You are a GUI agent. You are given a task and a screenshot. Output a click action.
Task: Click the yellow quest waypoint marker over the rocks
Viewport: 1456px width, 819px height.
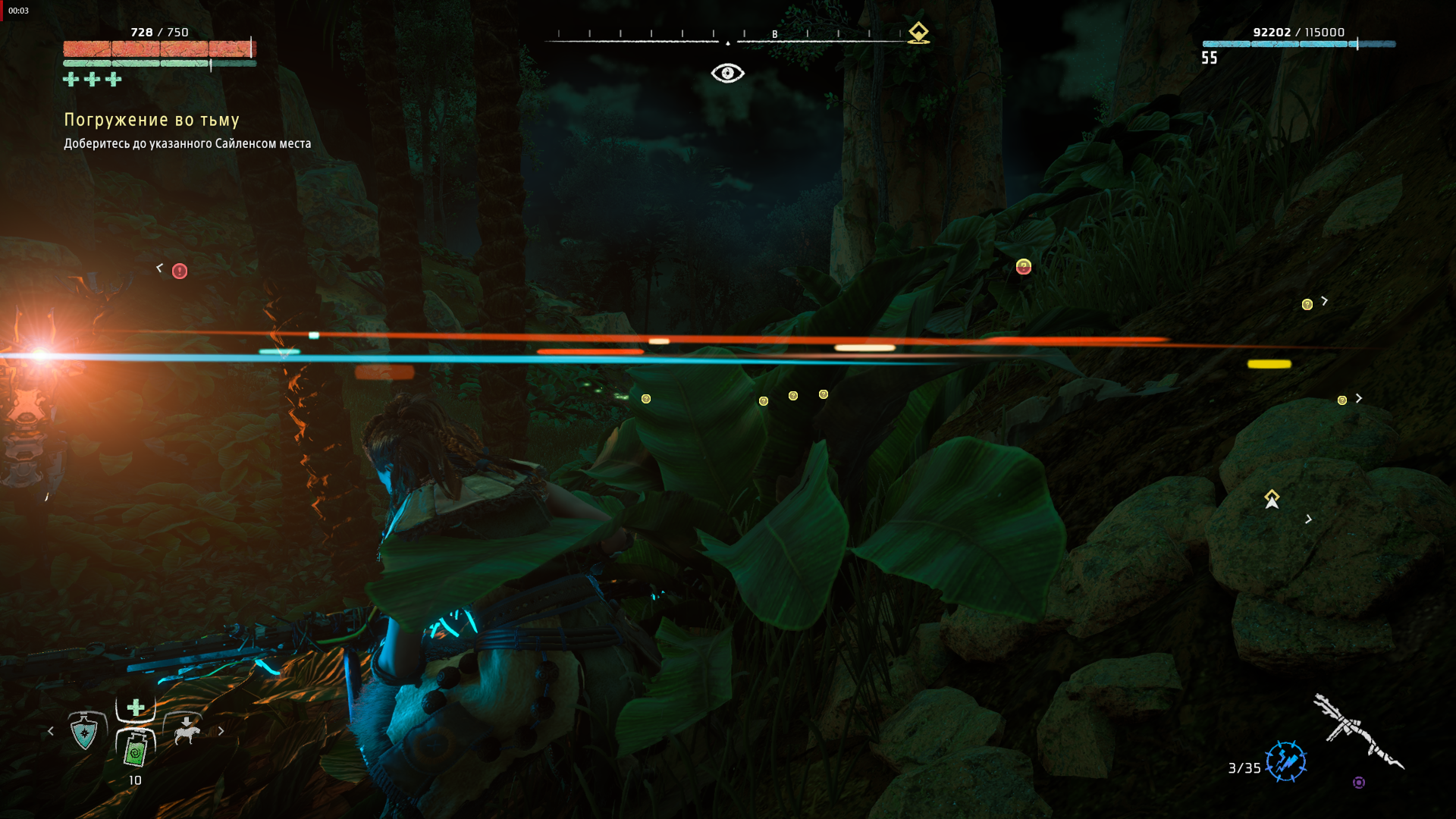1272,498
